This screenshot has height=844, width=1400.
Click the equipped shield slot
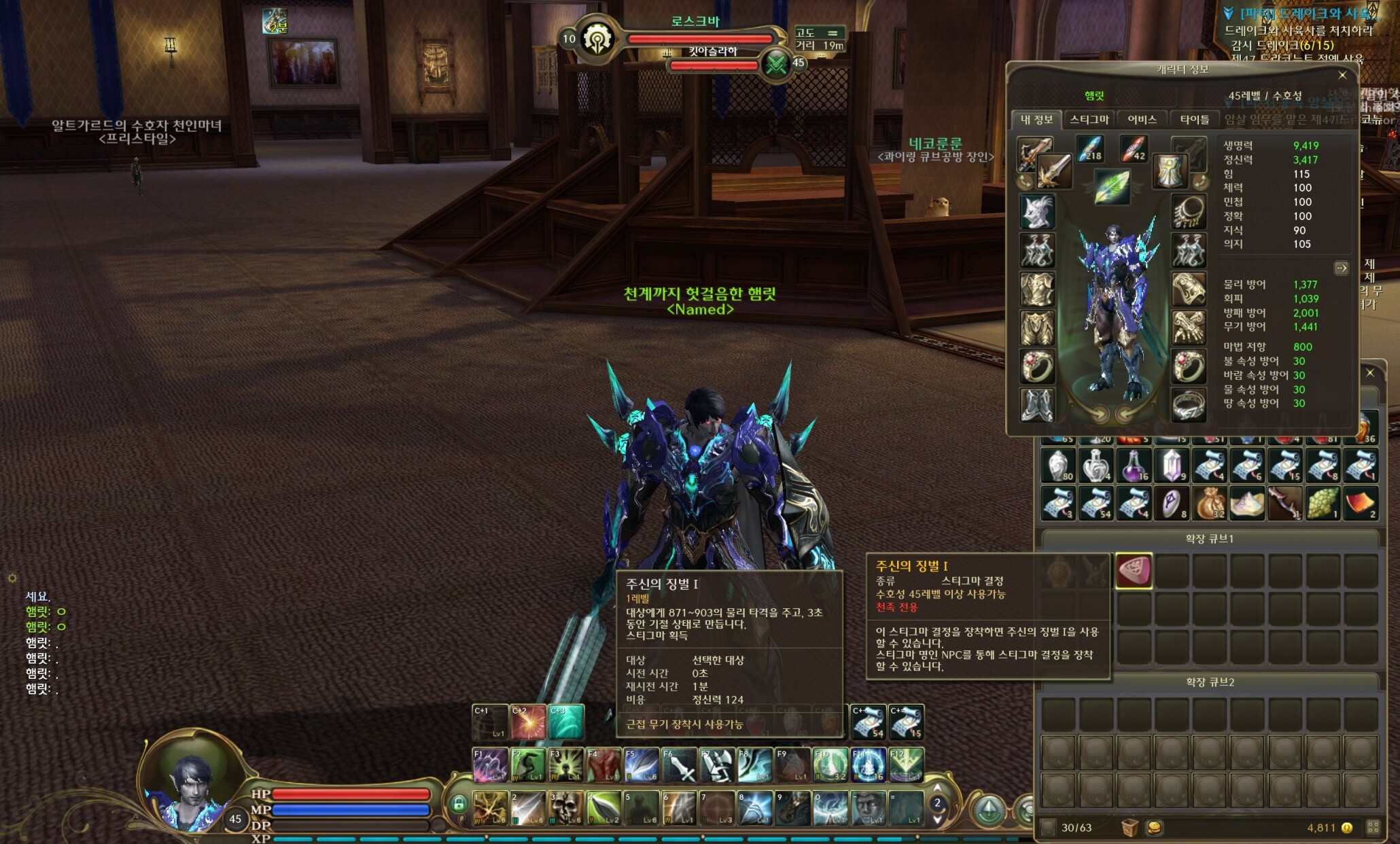[1170, 170]
